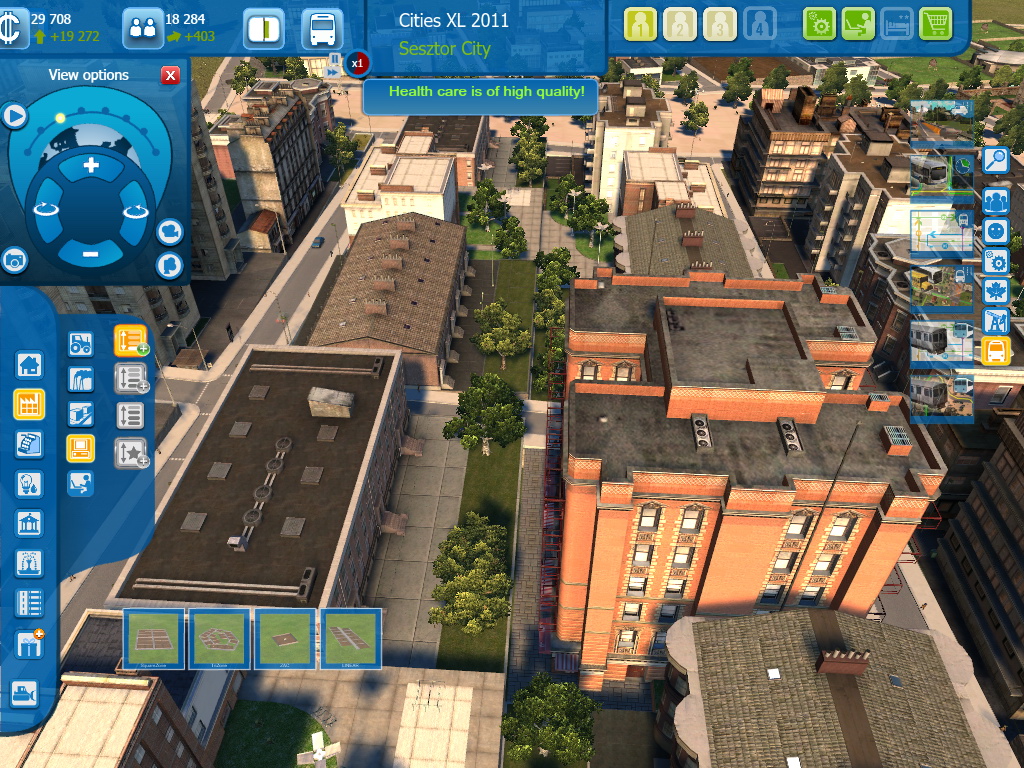Take a screenshot with the camera icon
Screen dimensions: 1024x768
point(13,260)
